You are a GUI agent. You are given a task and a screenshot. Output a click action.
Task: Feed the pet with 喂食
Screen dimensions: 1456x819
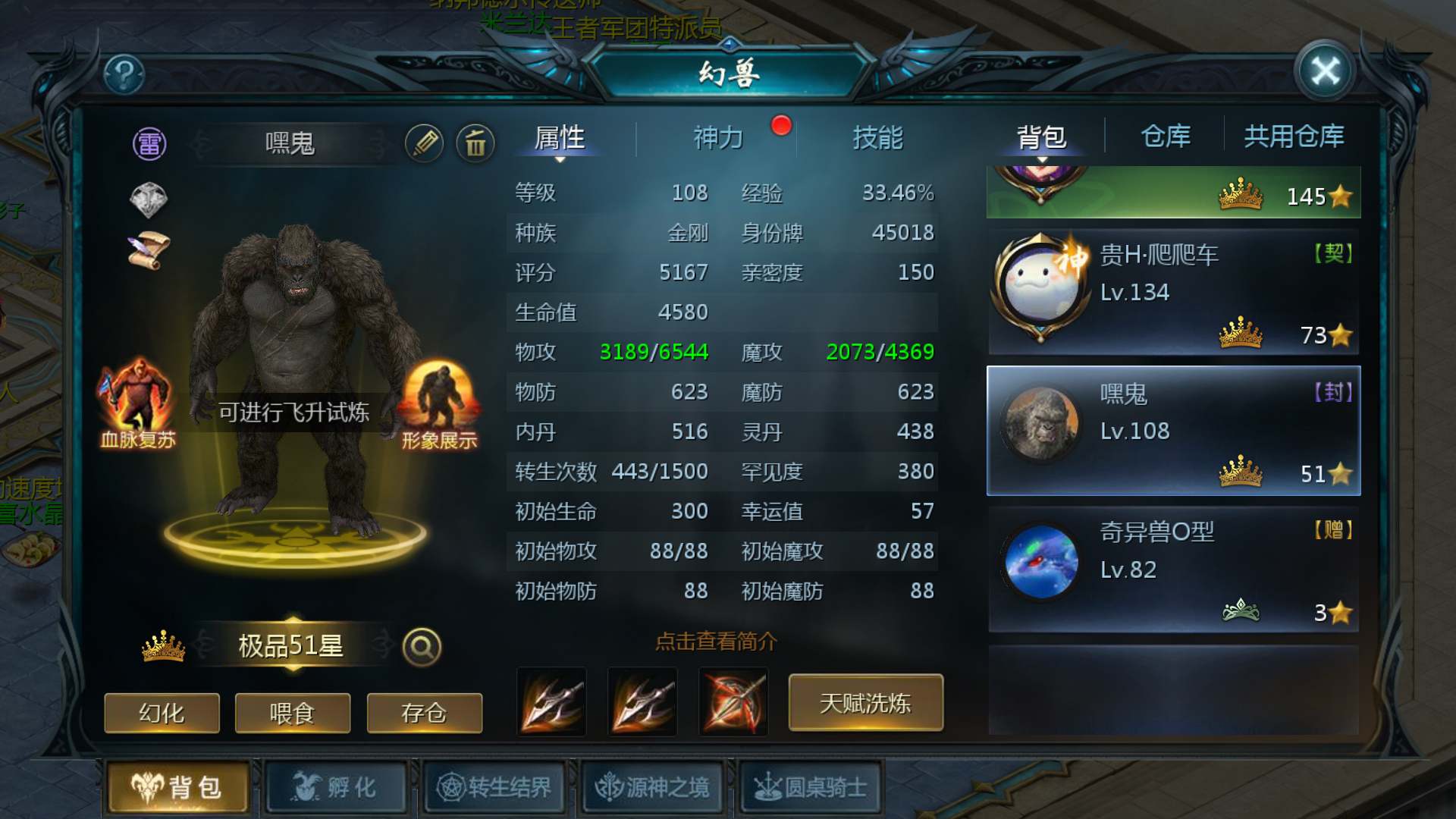pyautogui.click(x=293, y=713)
